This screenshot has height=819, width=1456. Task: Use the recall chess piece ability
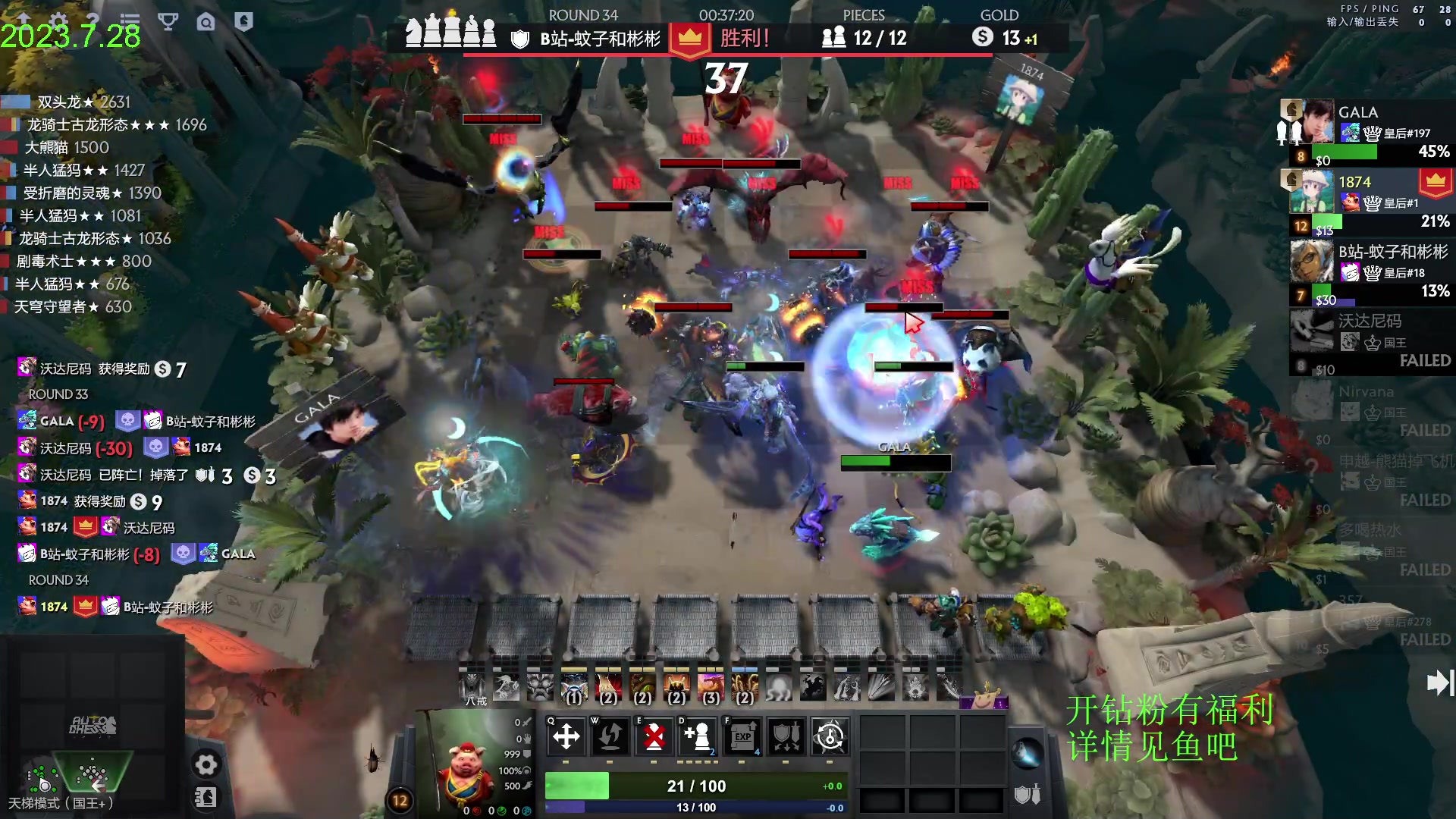(x=610, y=736)
